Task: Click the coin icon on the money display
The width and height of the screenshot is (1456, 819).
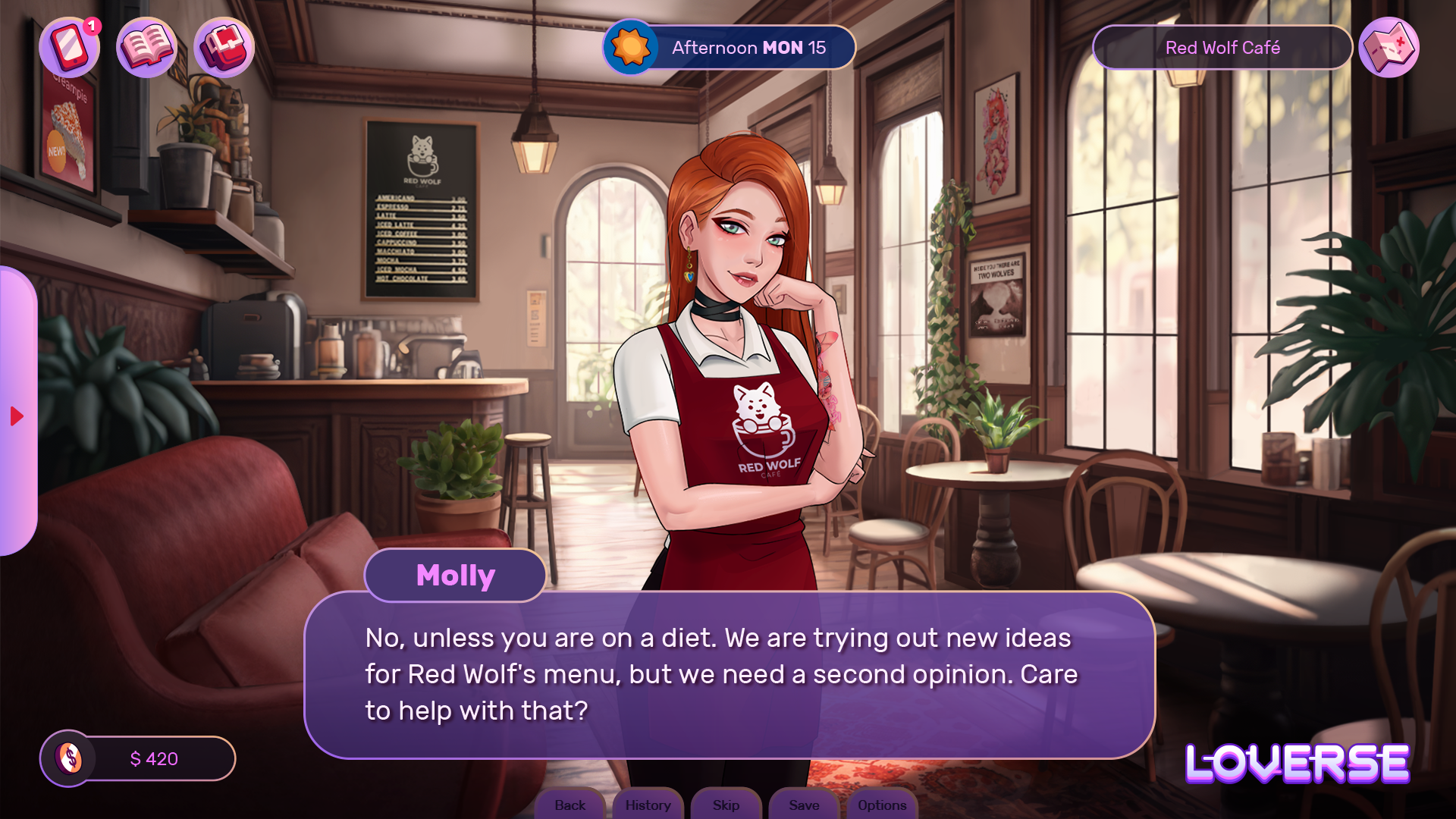Action: pos(71,758)
